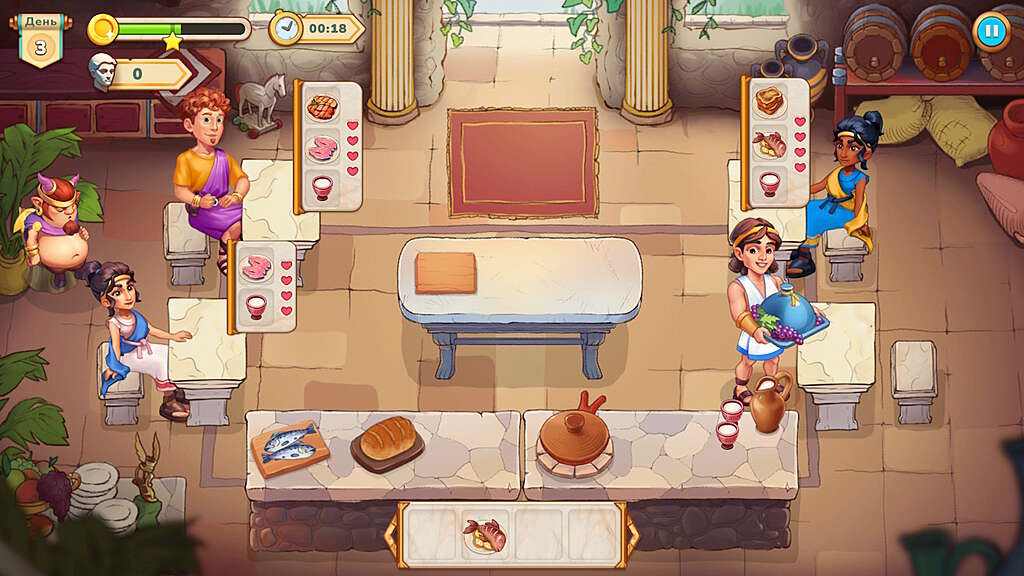The width and height of the screenshot is (1024, 576).
Task: Pause the game with the blue button
Action: pyautogui.click(x=990, y=30)
